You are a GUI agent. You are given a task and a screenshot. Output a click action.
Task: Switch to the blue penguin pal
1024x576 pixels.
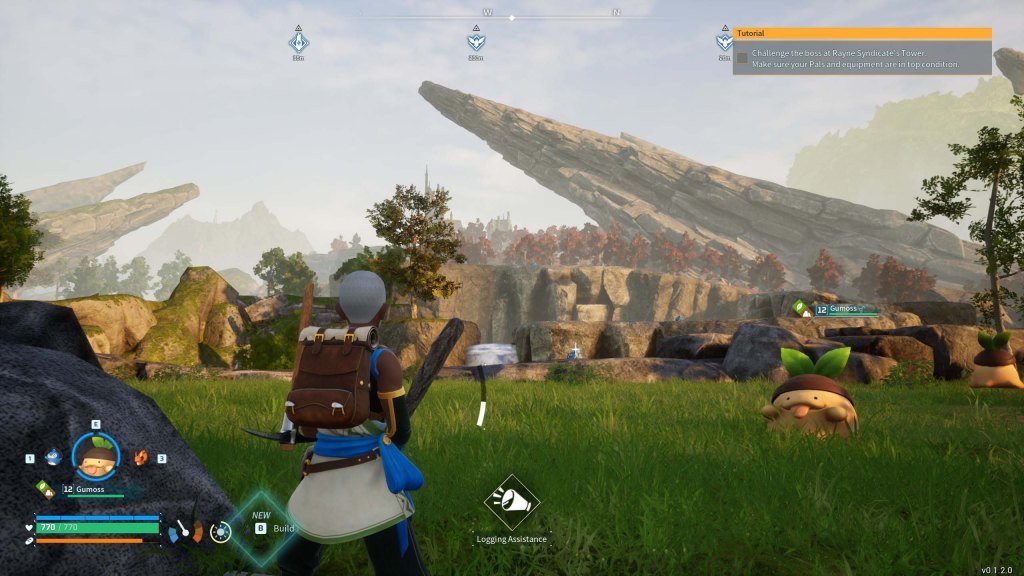click(53, 457)
